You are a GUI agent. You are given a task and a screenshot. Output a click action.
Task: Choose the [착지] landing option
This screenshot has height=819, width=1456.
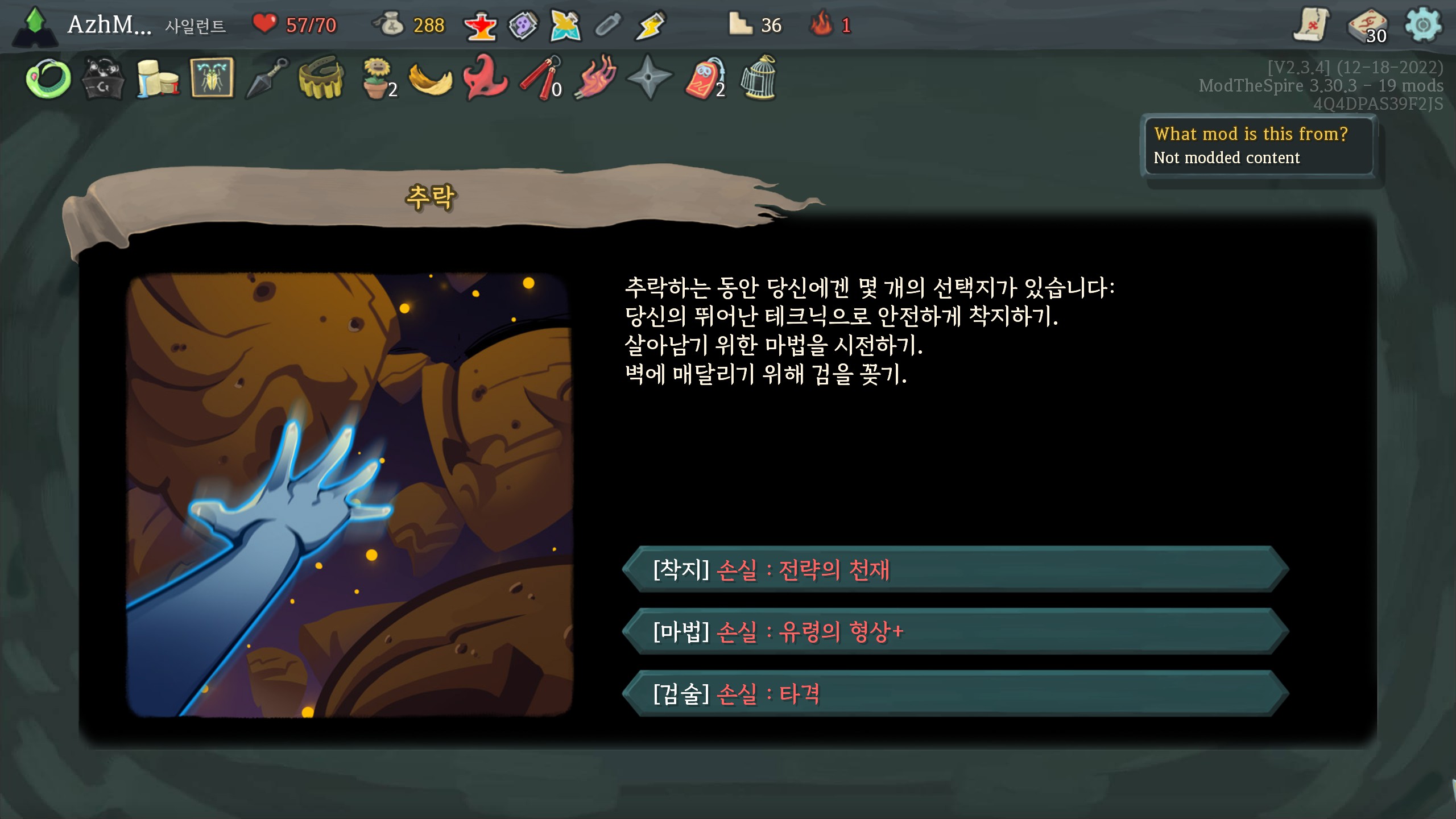tap(955, 569)
